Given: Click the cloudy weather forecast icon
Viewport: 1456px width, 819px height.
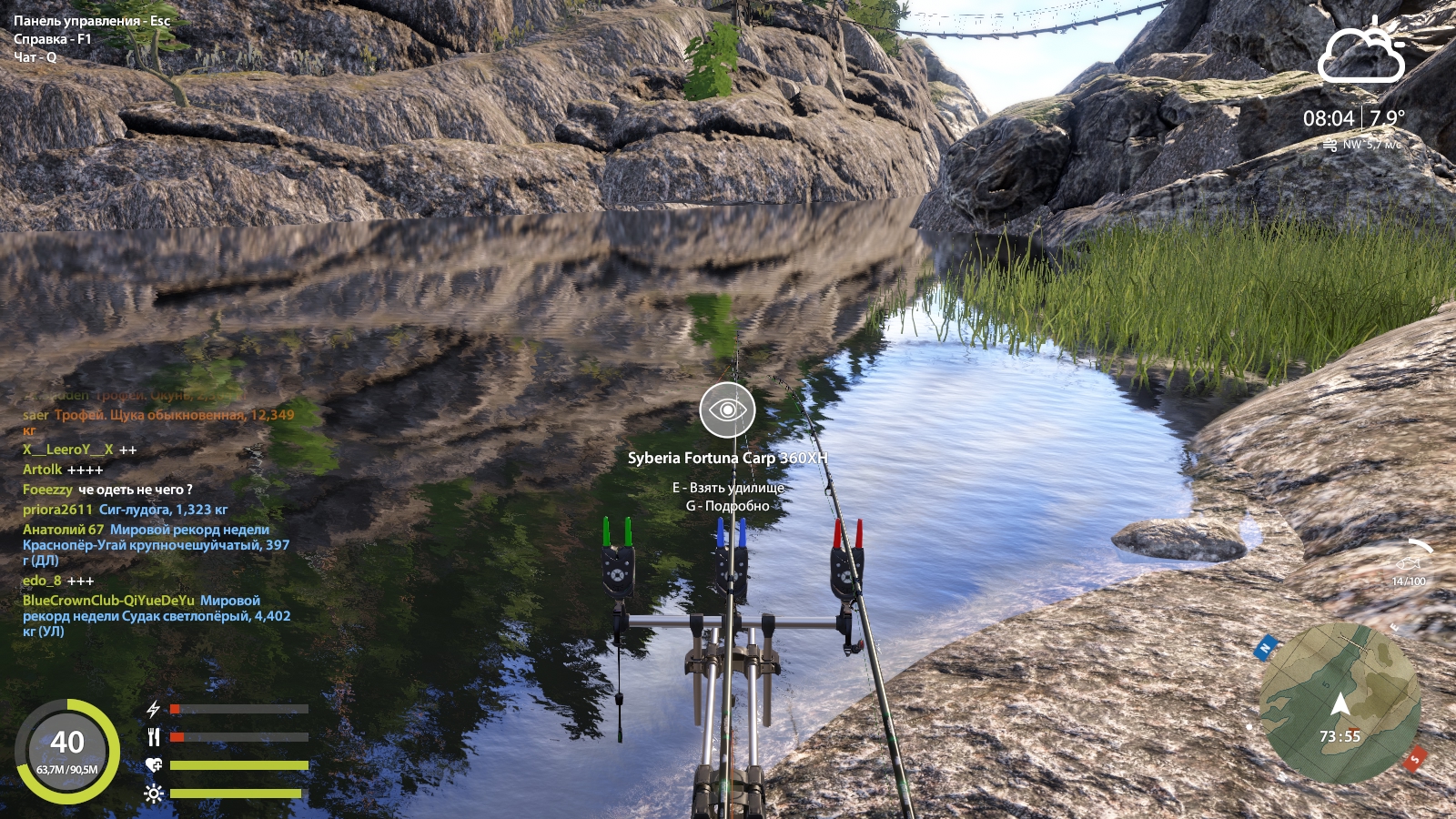Looking at the screenshot, I should click(x=1361, y=55).
